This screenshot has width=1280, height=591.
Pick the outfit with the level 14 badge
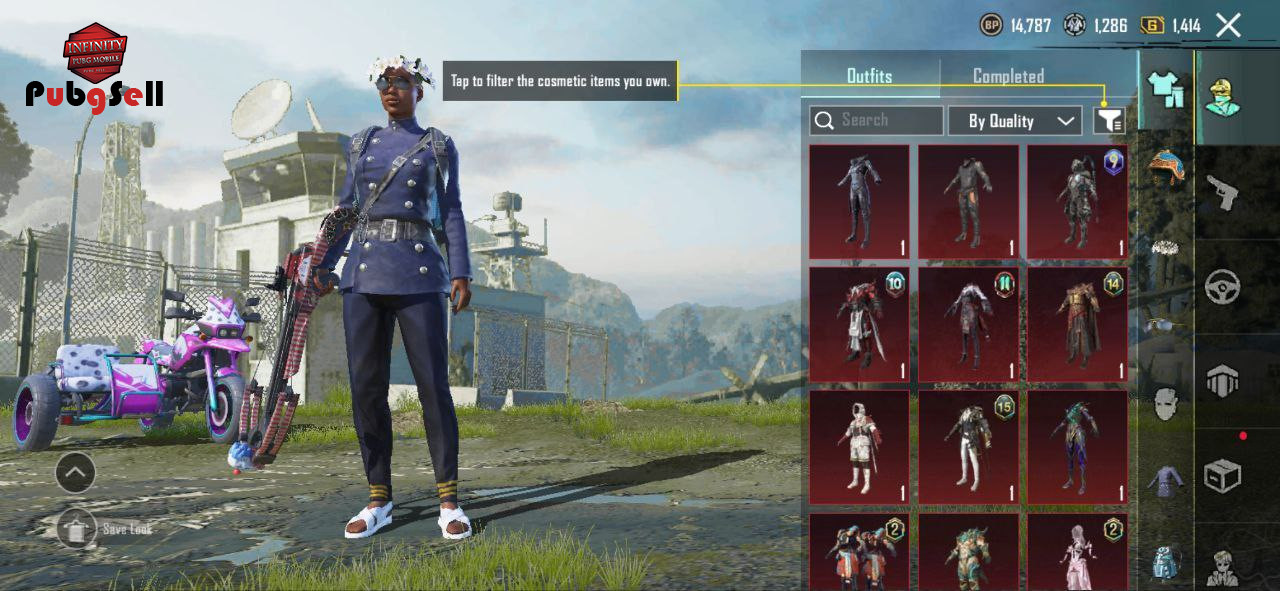coord(1077,324)
